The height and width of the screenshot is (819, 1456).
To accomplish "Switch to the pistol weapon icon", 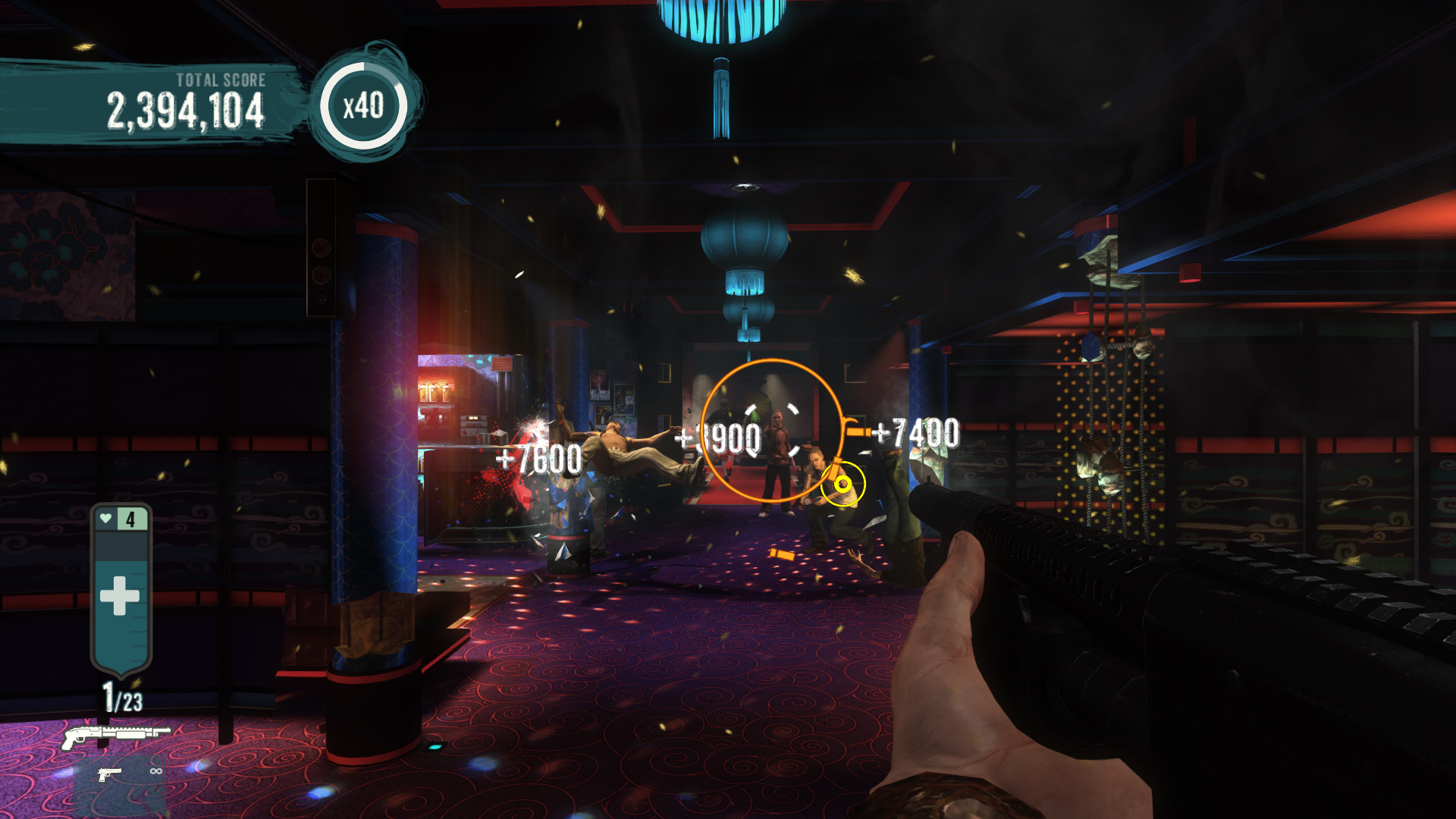I will tap(109, 773).
